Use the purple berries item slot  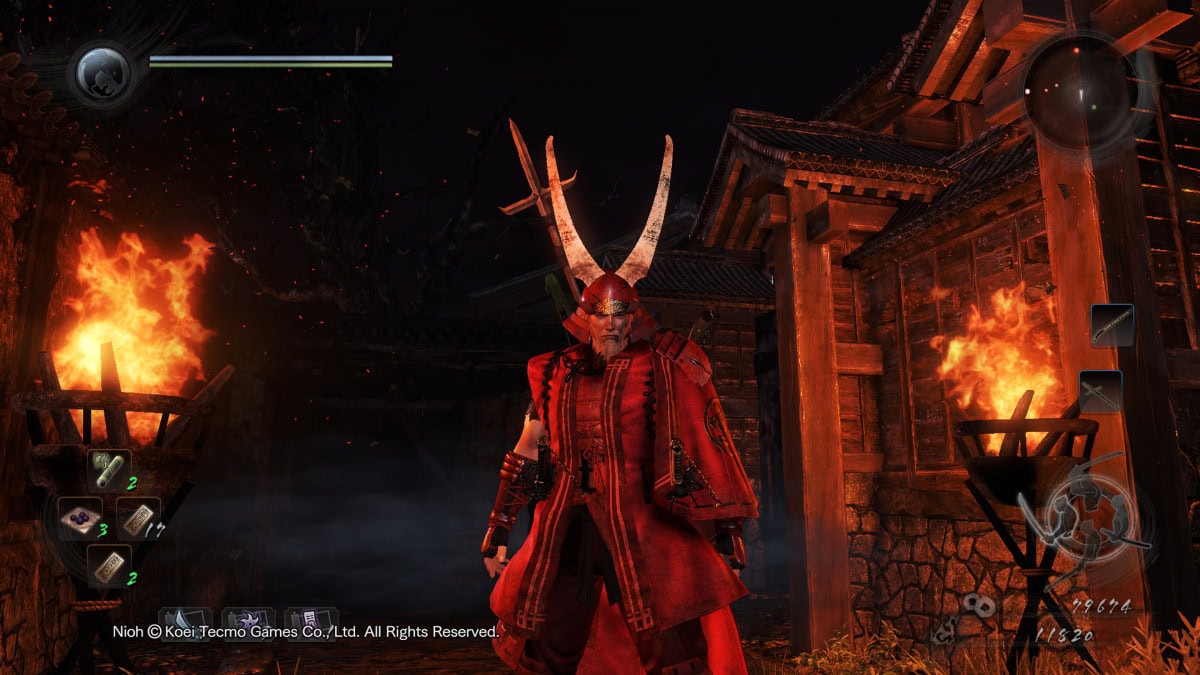[x=80, y=518]
